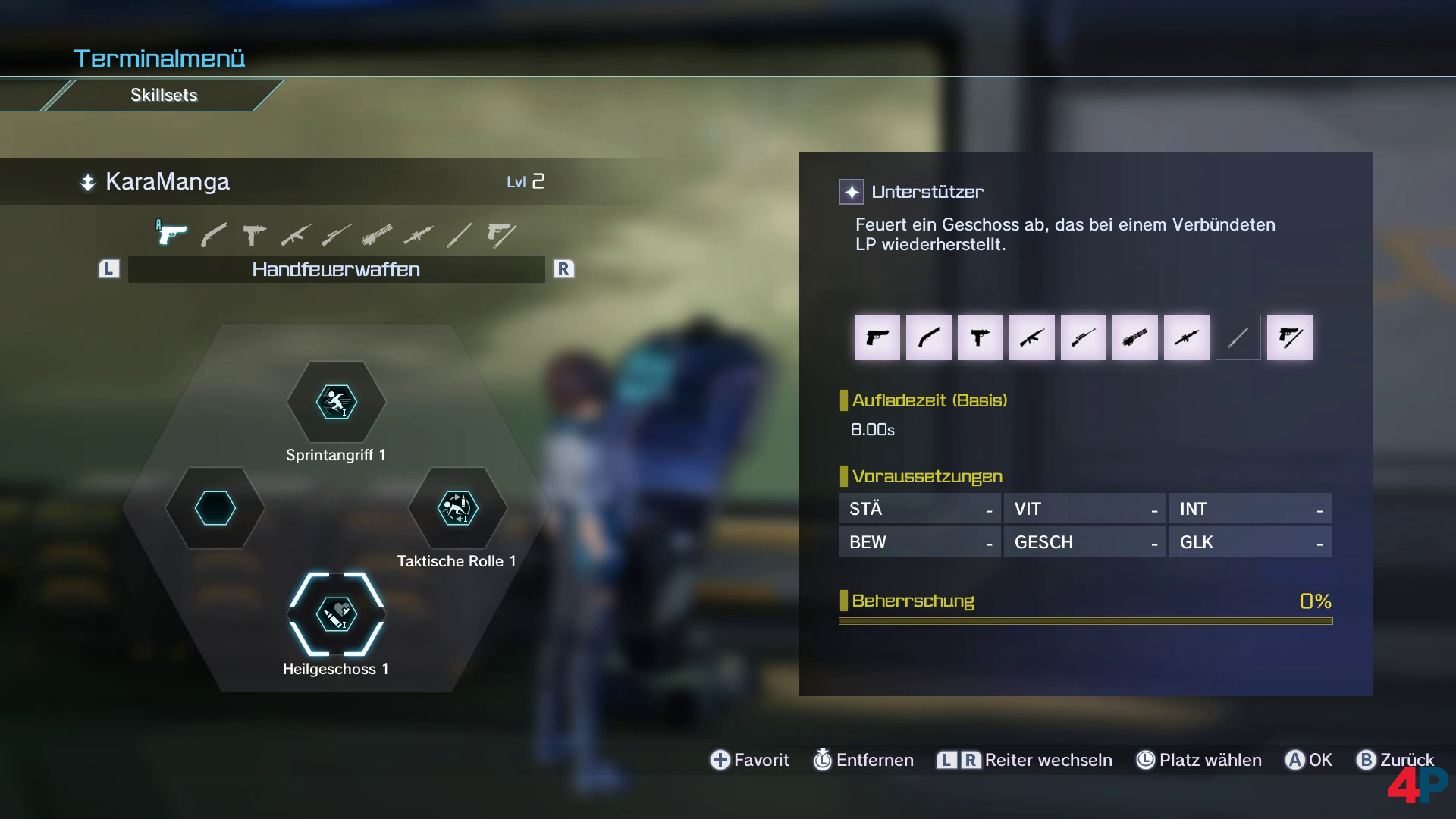Viewport: 1456px width, 819px height.
Task: Open the gun-and-sword tab under KaraManga
Action: [500, 235]
